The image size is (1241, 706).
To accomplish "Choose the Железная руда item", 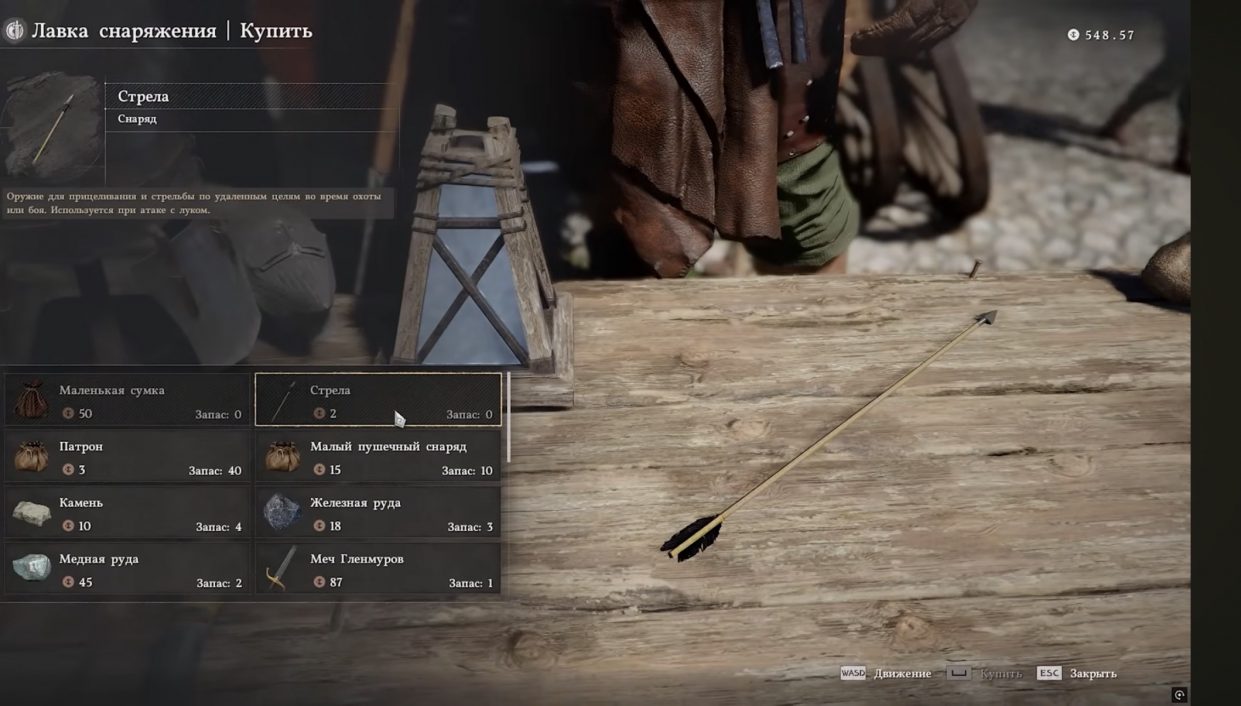I will 378,513.
